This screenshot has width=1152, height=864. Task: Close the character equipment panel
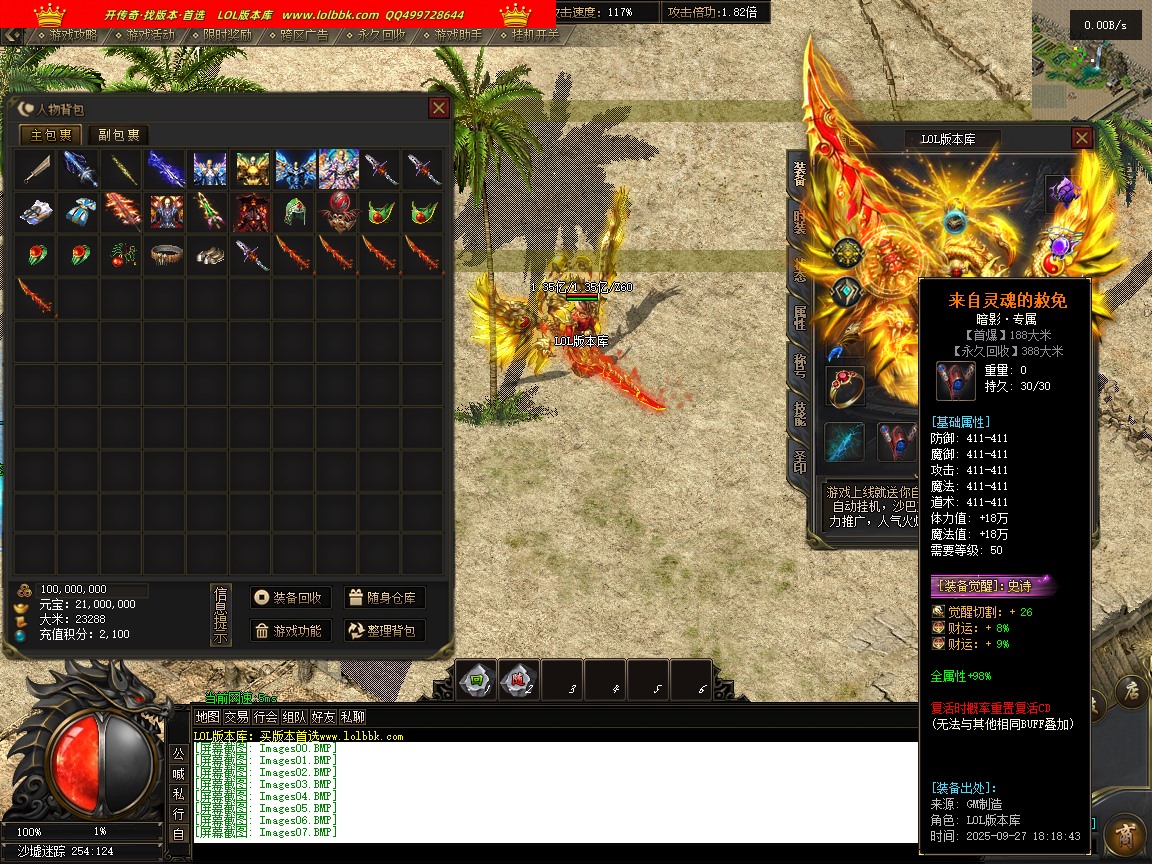point(1081,138)
